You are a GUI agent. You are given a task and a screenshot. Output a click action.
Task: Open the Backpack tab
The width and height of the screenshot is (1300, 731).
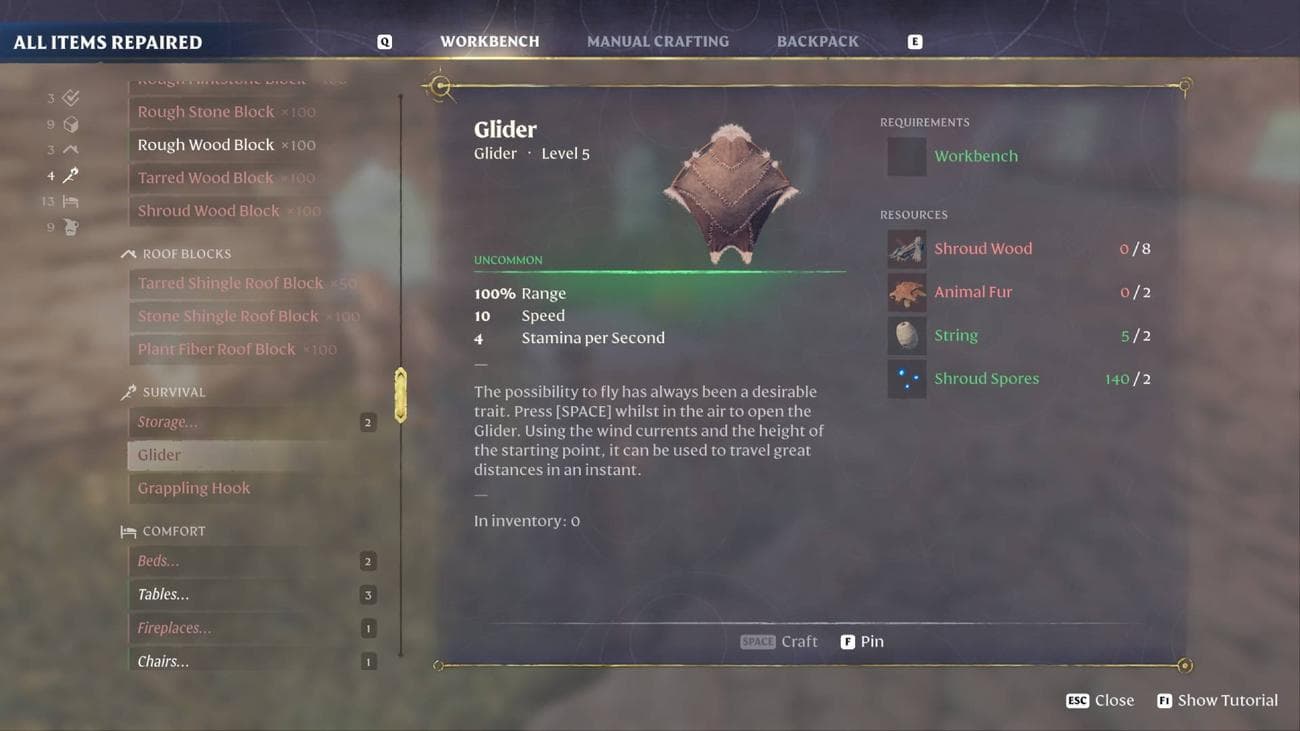tap(817, 41)
